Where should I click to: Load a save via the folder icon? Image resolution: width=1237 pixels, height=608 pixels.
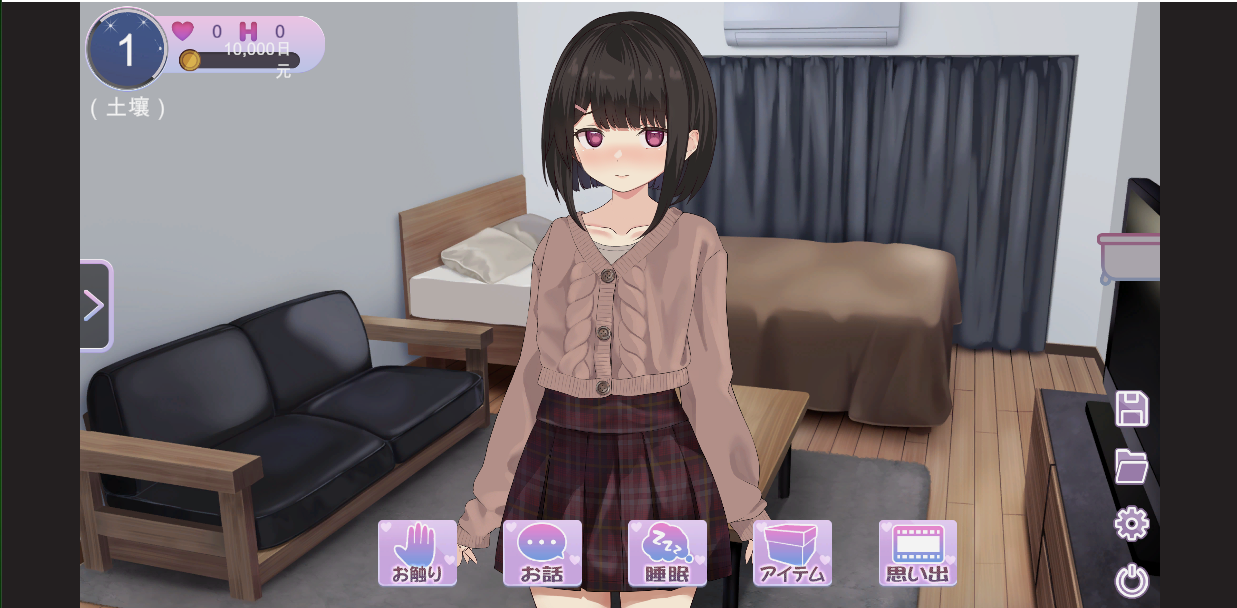[x=1132, y=466]
